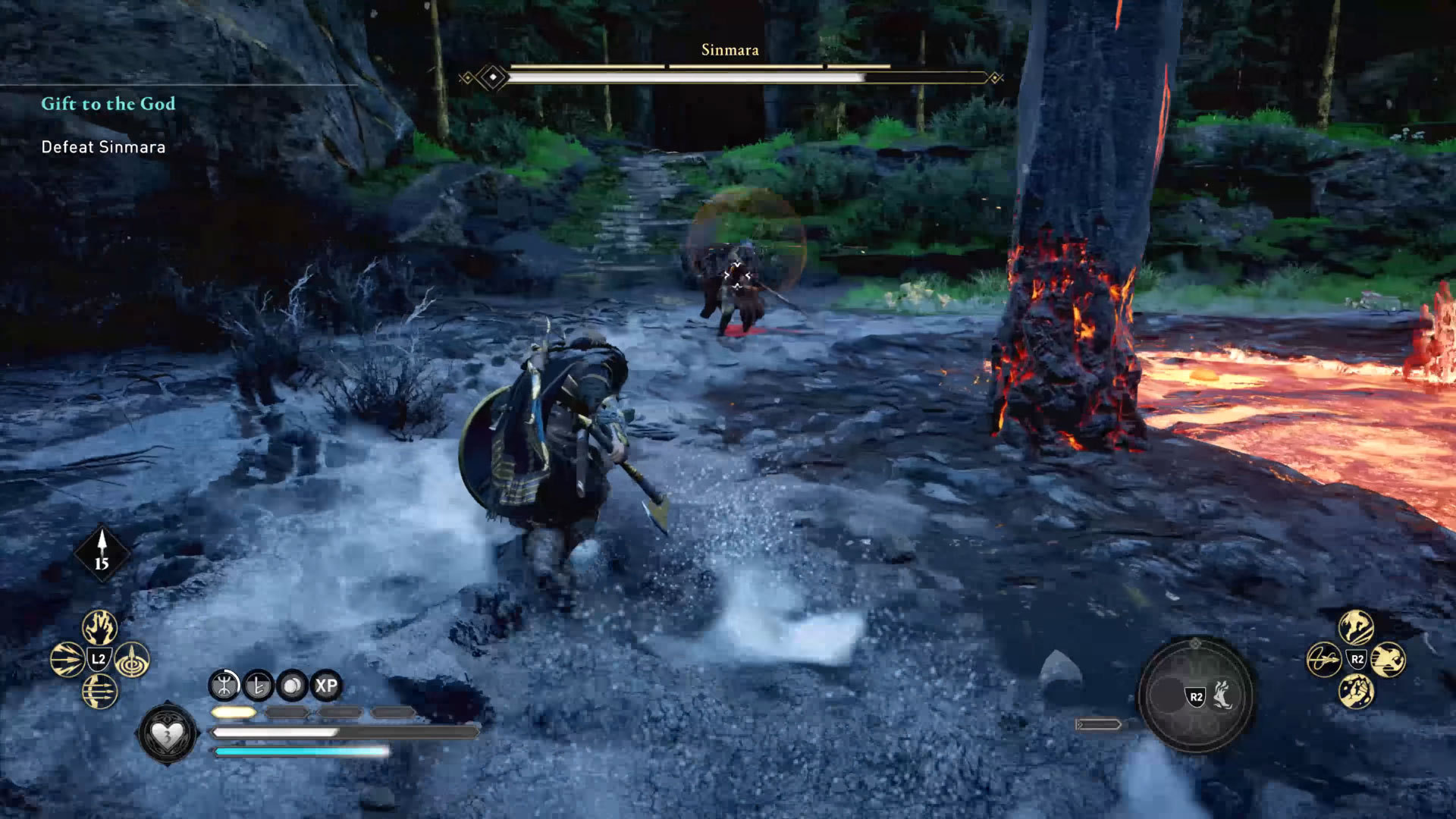Select the trident rune buff icon
This screenshot has height=819, width=1456.
224,686
